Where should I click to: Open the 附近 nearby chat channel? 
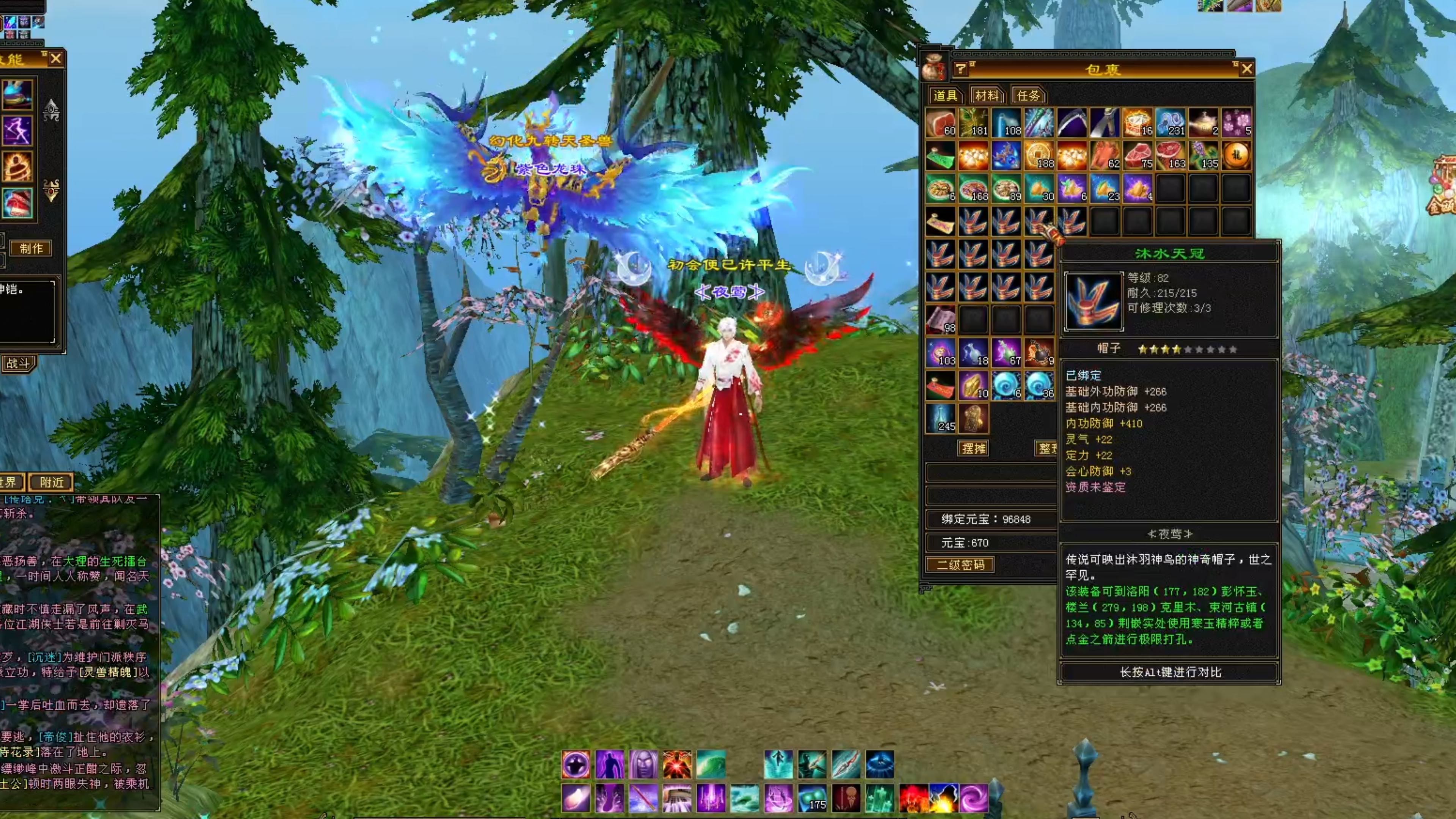tap(52, 482)
